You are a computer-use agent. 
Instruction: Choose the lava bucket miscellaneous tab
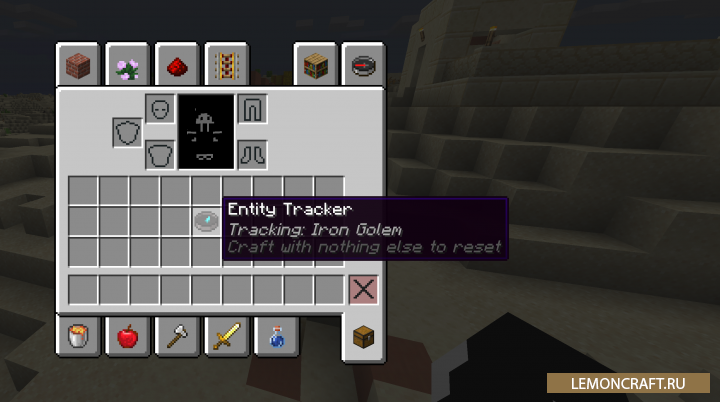pyautogui.click(x=76, y=336)
